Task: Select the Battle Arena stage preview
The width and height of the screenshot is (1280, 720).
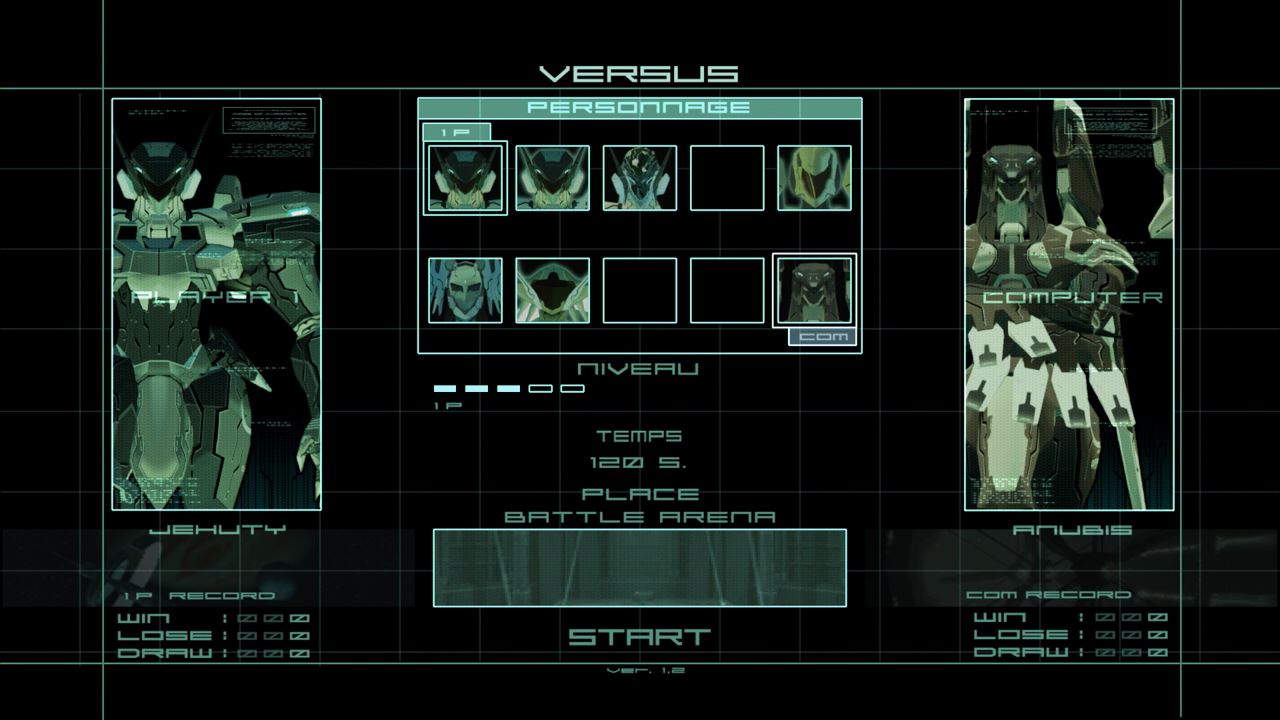Action: (x=639, y=567)
